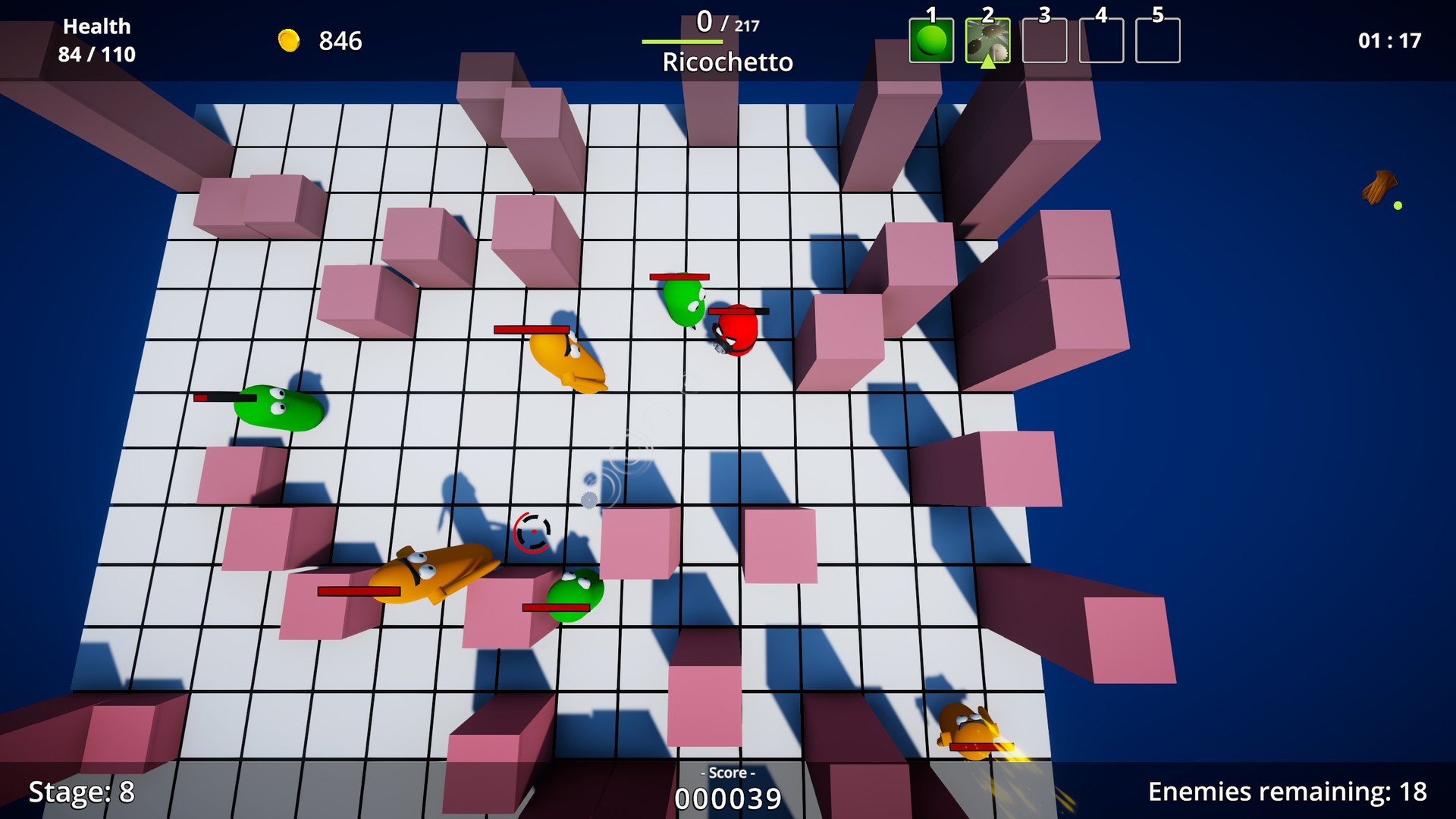Click the gold coin icon beside 846
The image size is (1456, 819).
(x=290, y=40)
